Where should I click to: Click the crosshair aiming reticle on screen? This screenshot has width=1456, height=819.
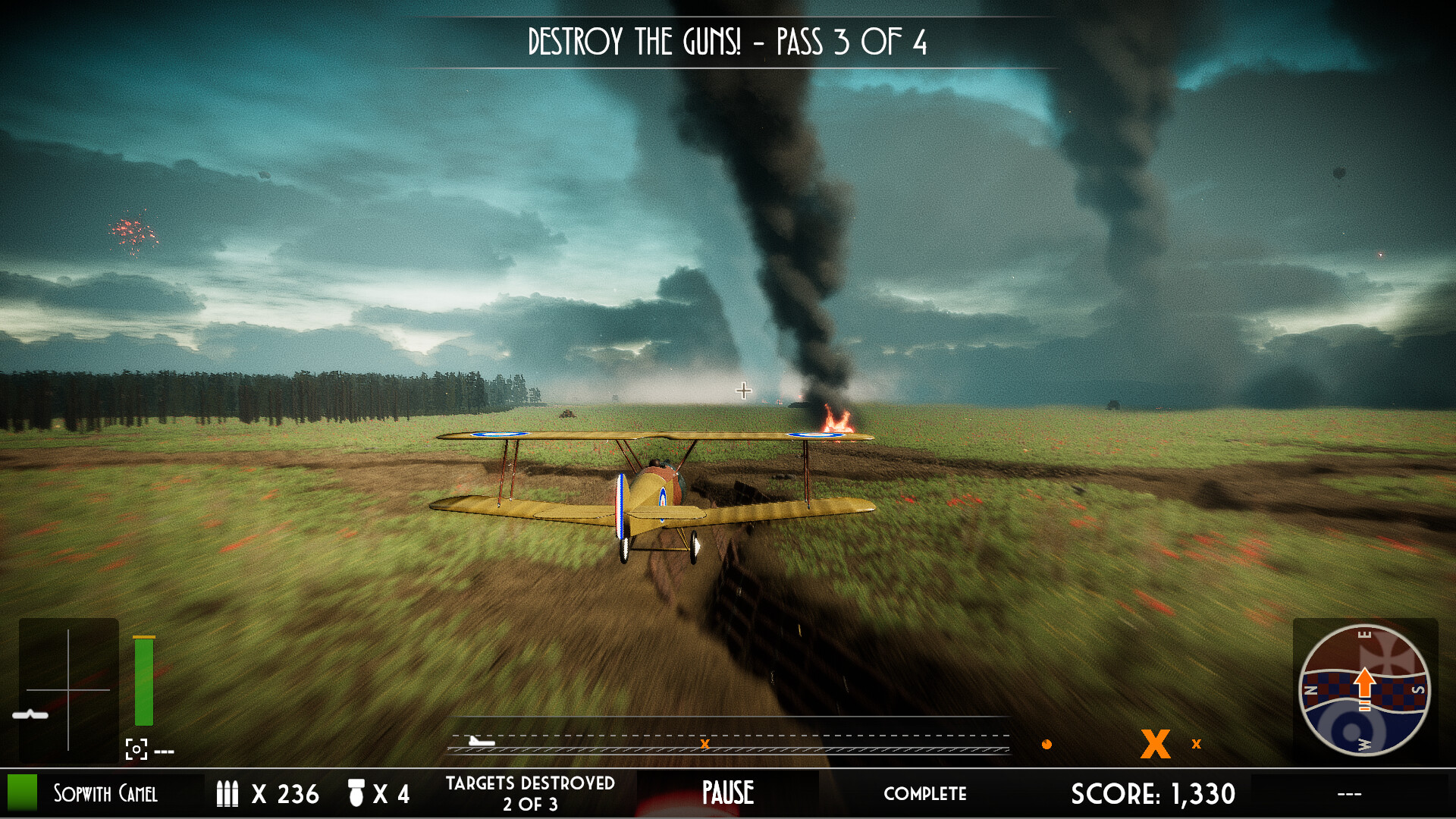pyautogui.click(x=742, y=391)
